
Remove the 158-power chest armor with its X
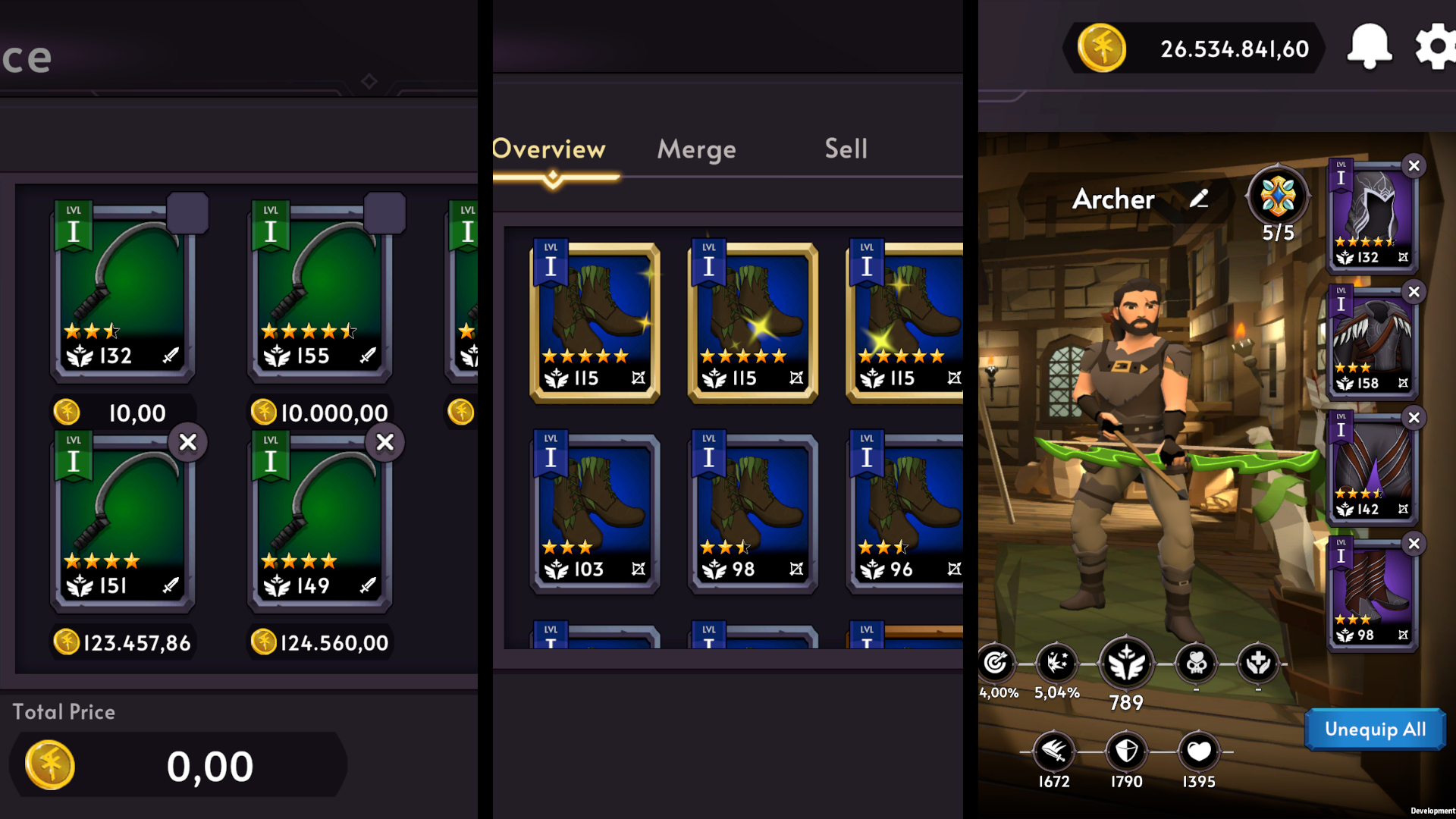click(1414, 292)
